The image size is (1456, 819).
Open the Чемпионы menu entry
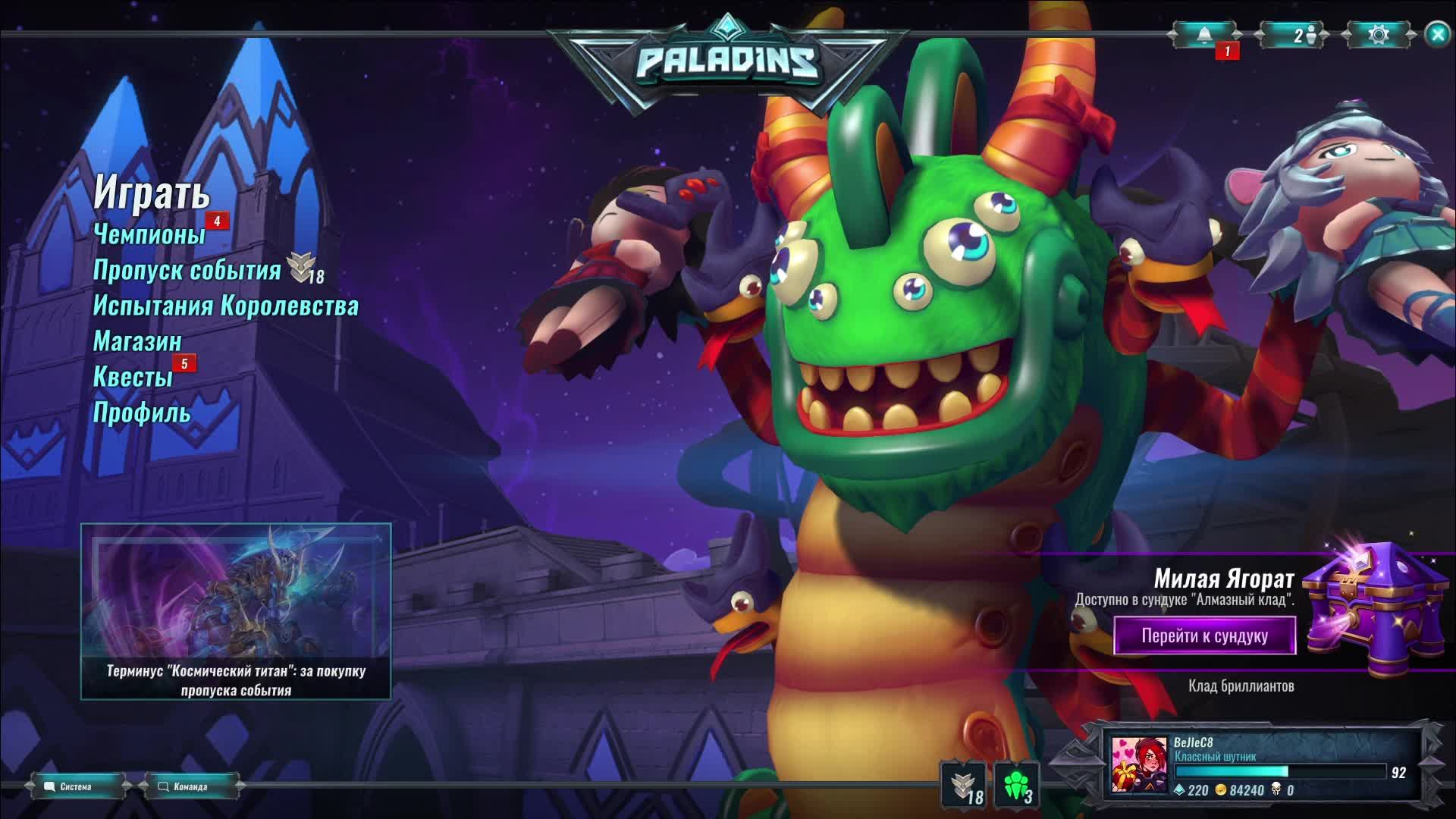click(149, 234)
